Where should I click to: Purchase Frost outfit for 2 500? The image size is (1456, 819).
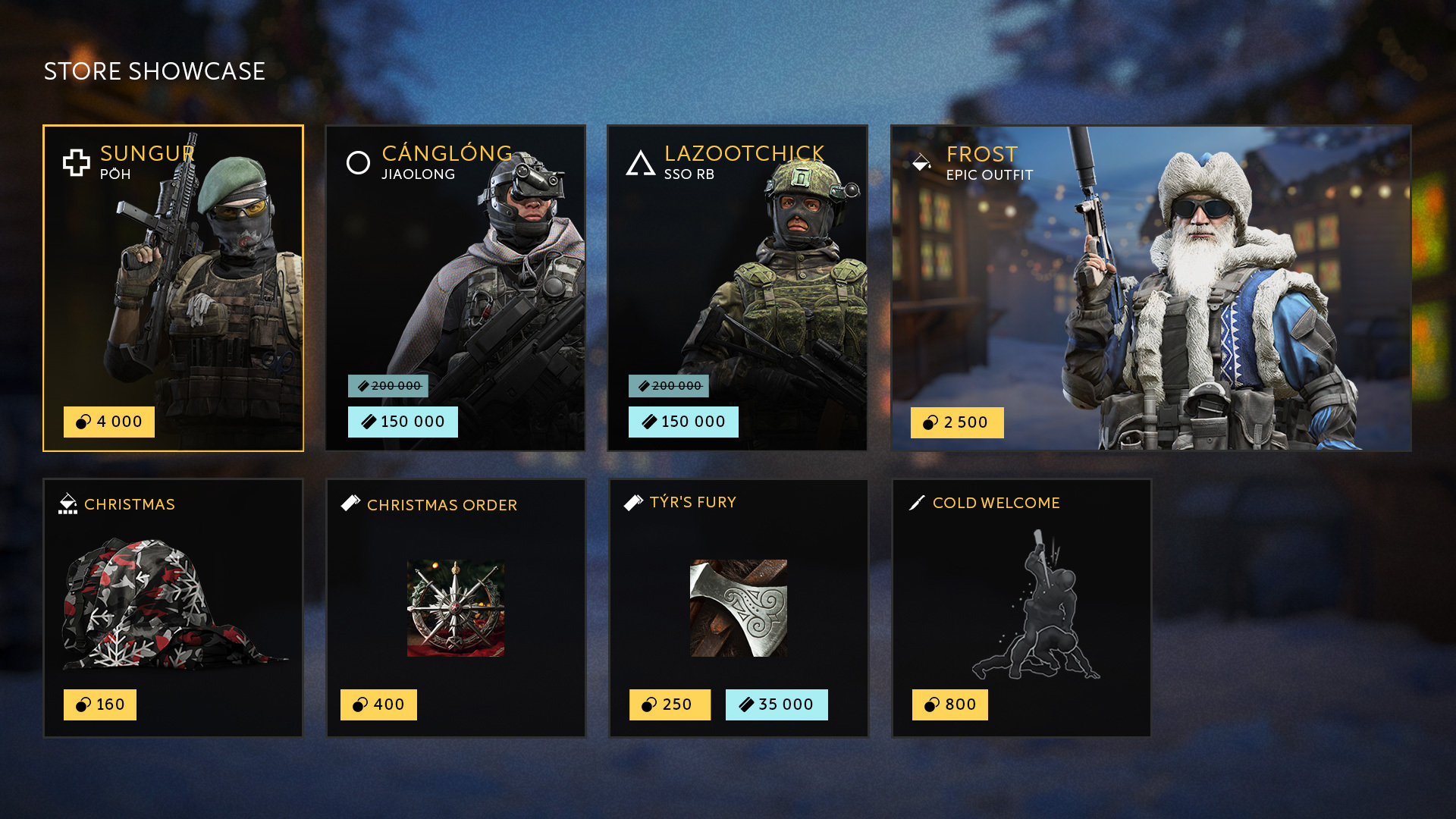[x=957, y=422]
